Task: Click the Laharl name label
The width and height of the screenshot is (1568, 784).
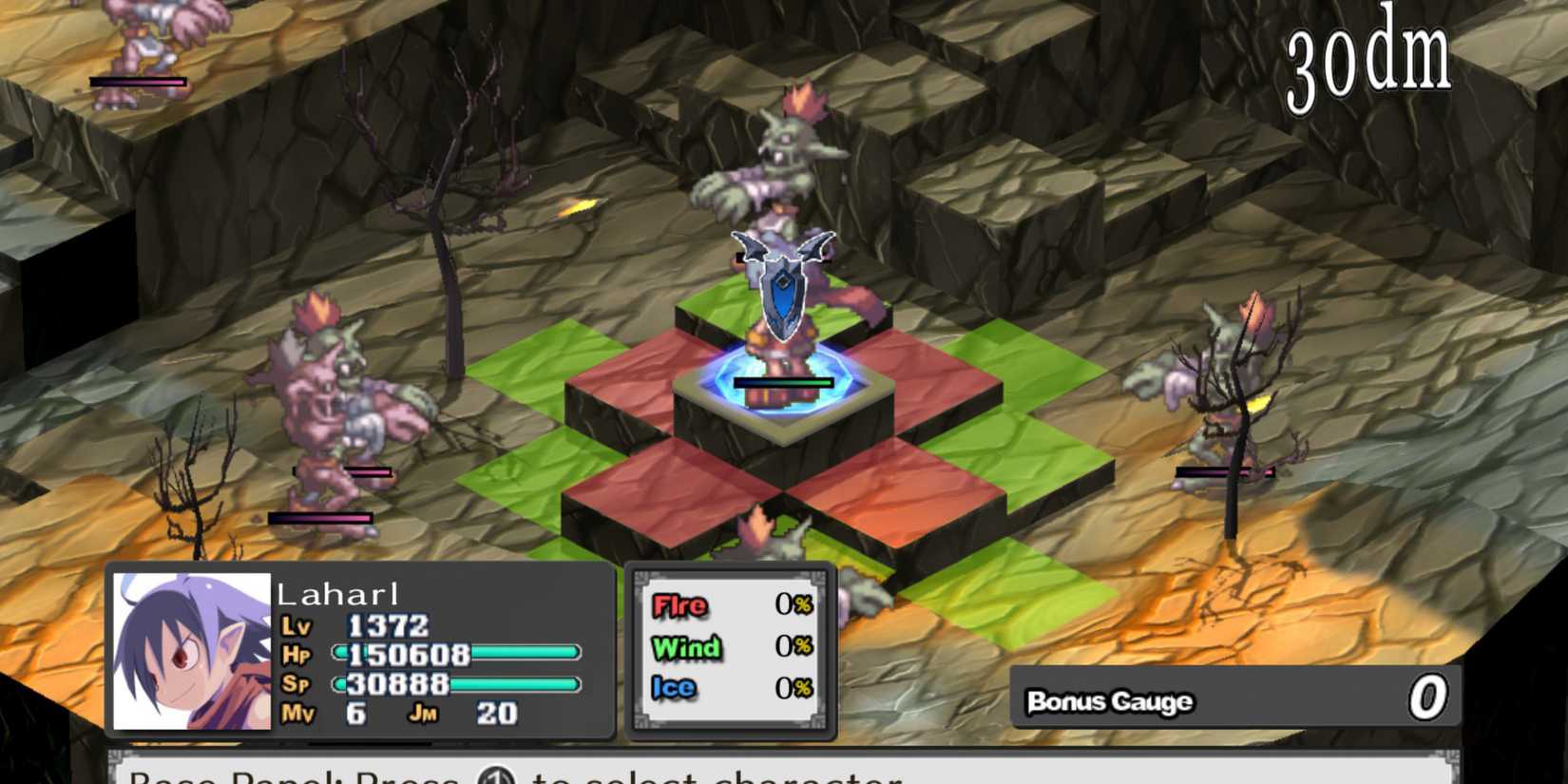Action: (x=337, y=593)
